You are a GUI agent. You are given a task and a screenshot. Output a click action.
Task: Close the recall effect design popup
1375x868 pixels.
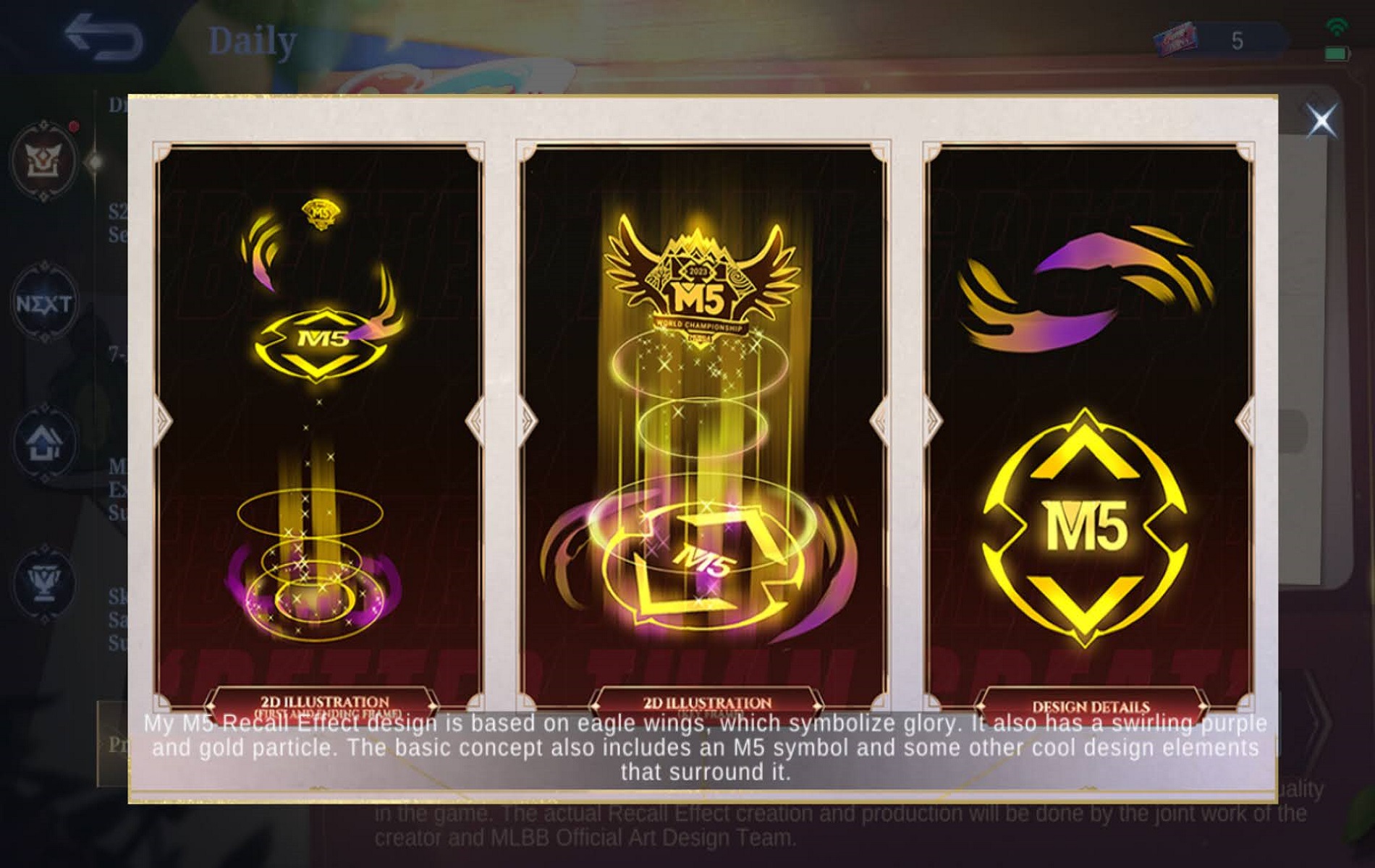coord(1321,120)
